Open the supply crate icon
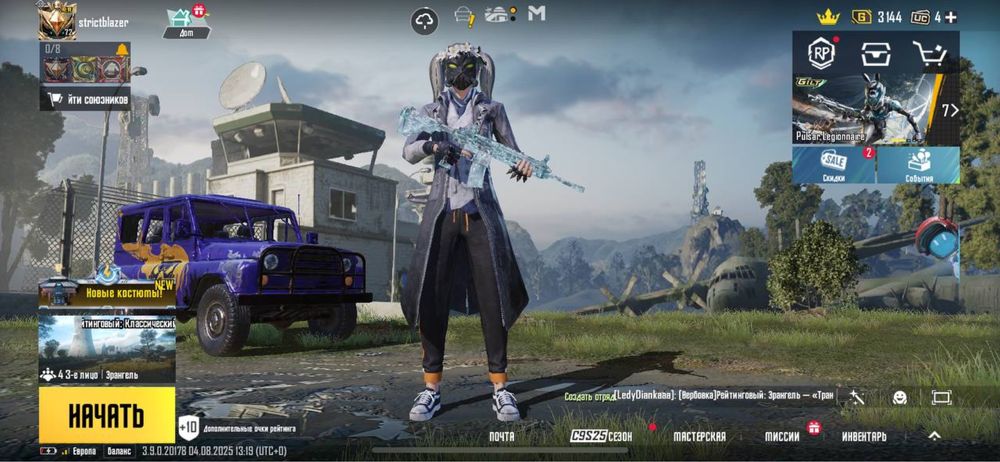This screenshot has height=462, width=1000. [x=876, y=54]
